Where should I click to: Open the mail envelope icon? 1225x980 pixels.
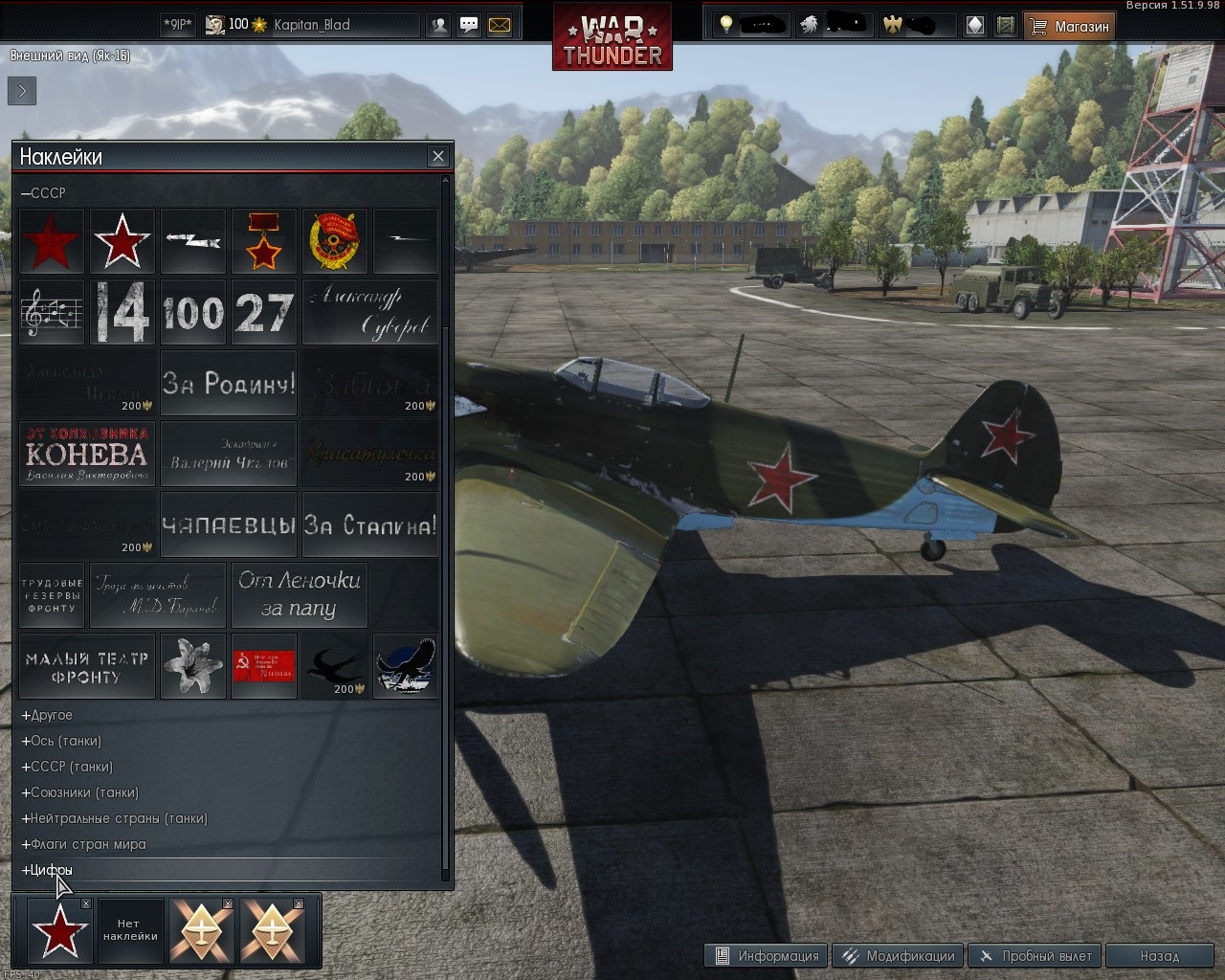click(x=500, y=25)
